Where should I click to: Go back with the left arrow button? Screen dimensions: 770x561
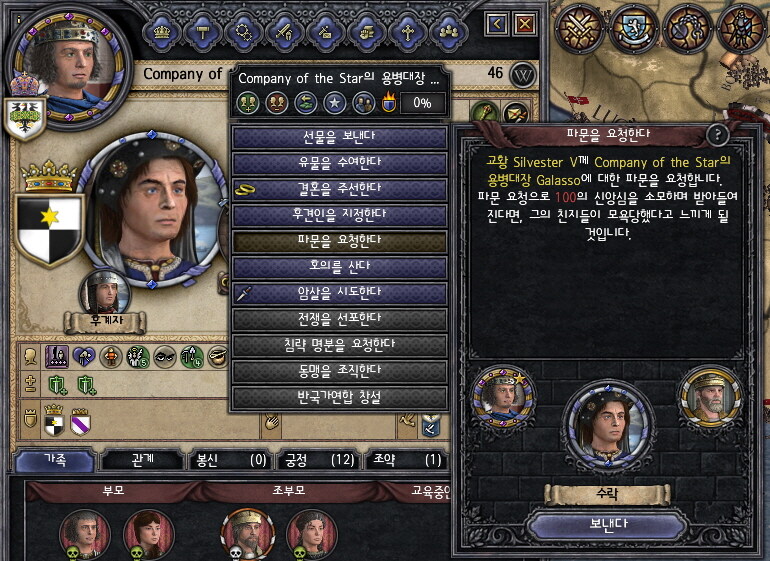pos(498,23)
